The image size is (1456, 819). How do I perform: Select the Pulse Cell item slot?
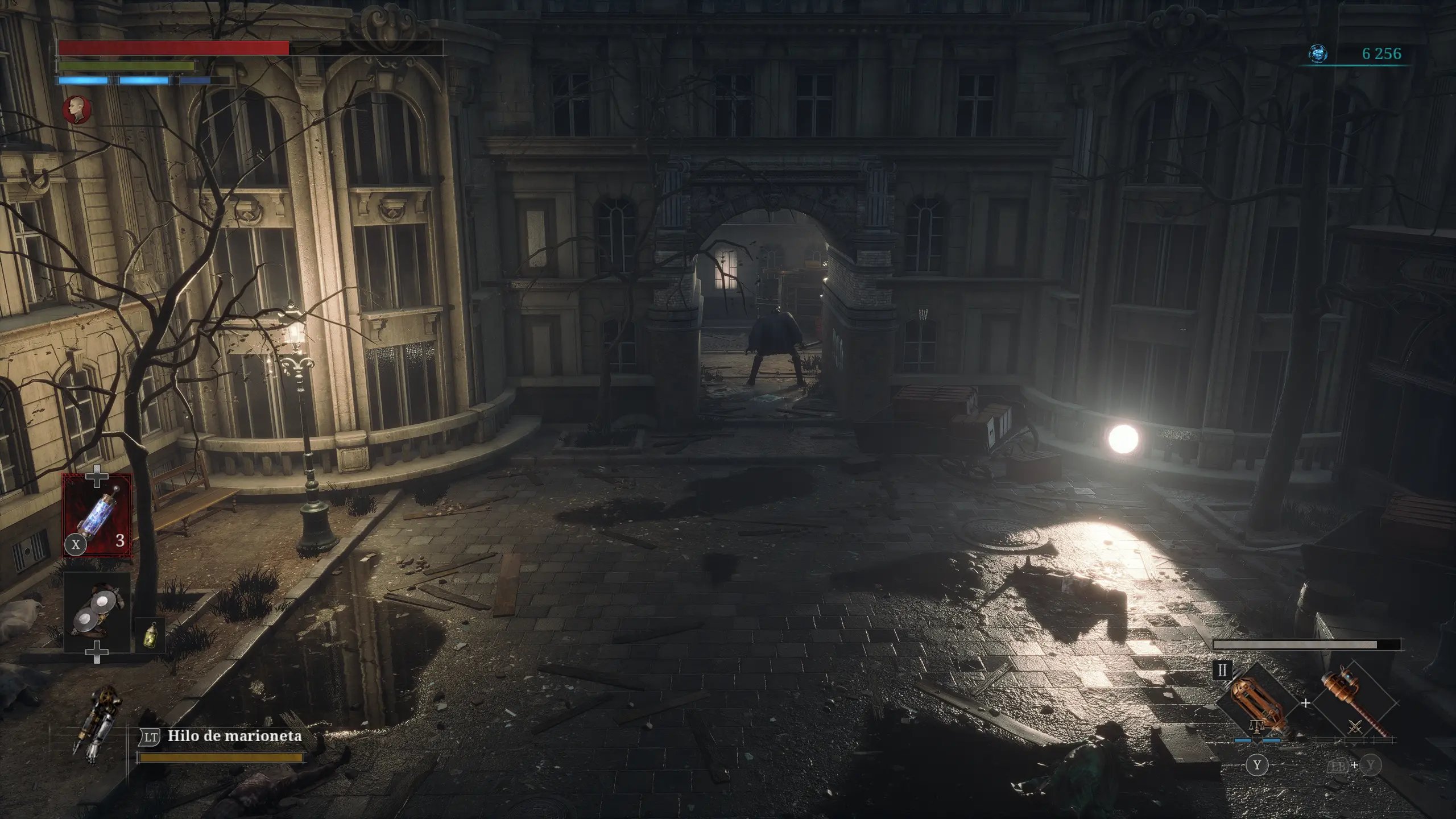(x=97, y=516)
